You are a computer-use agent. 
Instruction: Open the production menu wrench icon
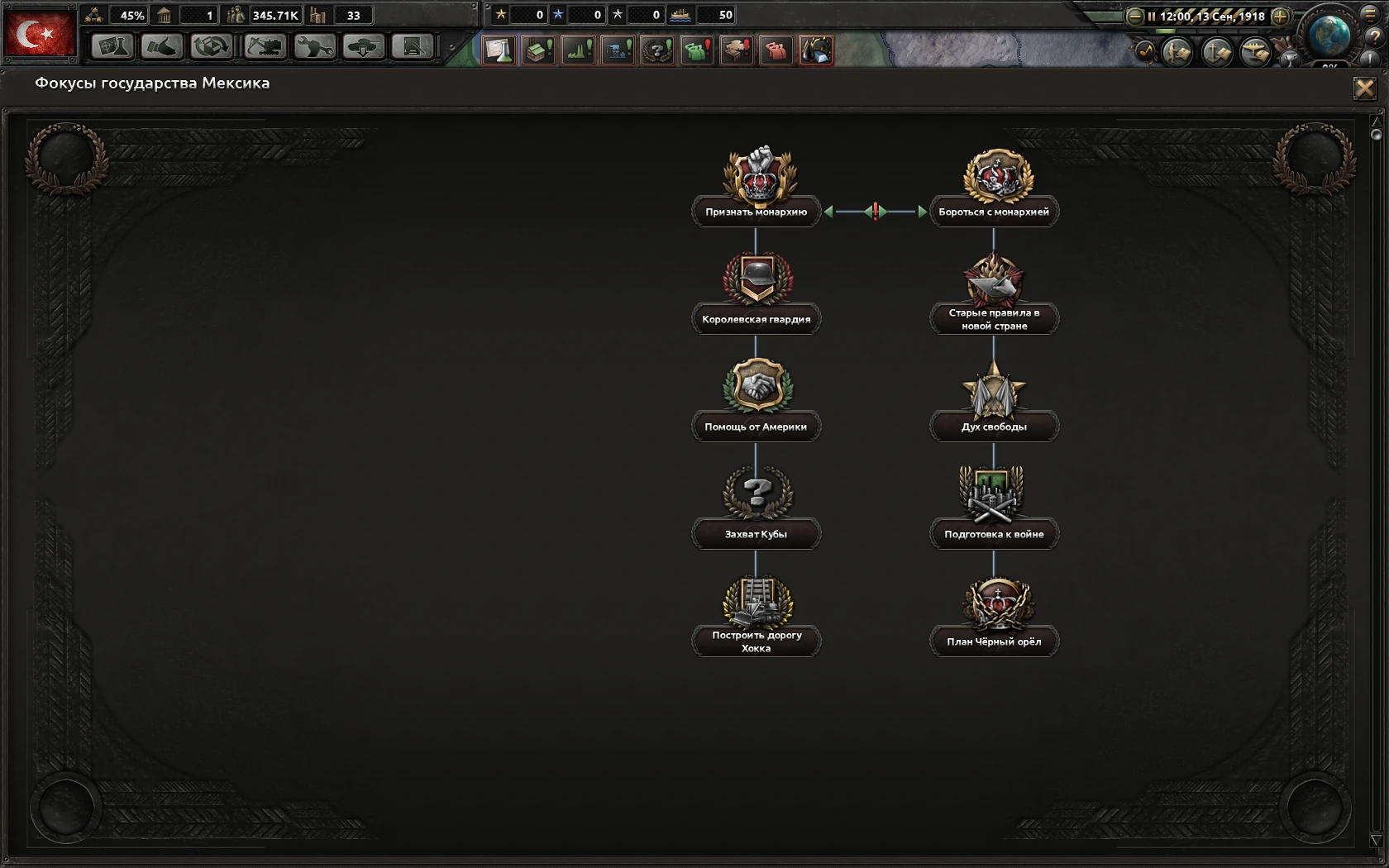coord(314,48)
